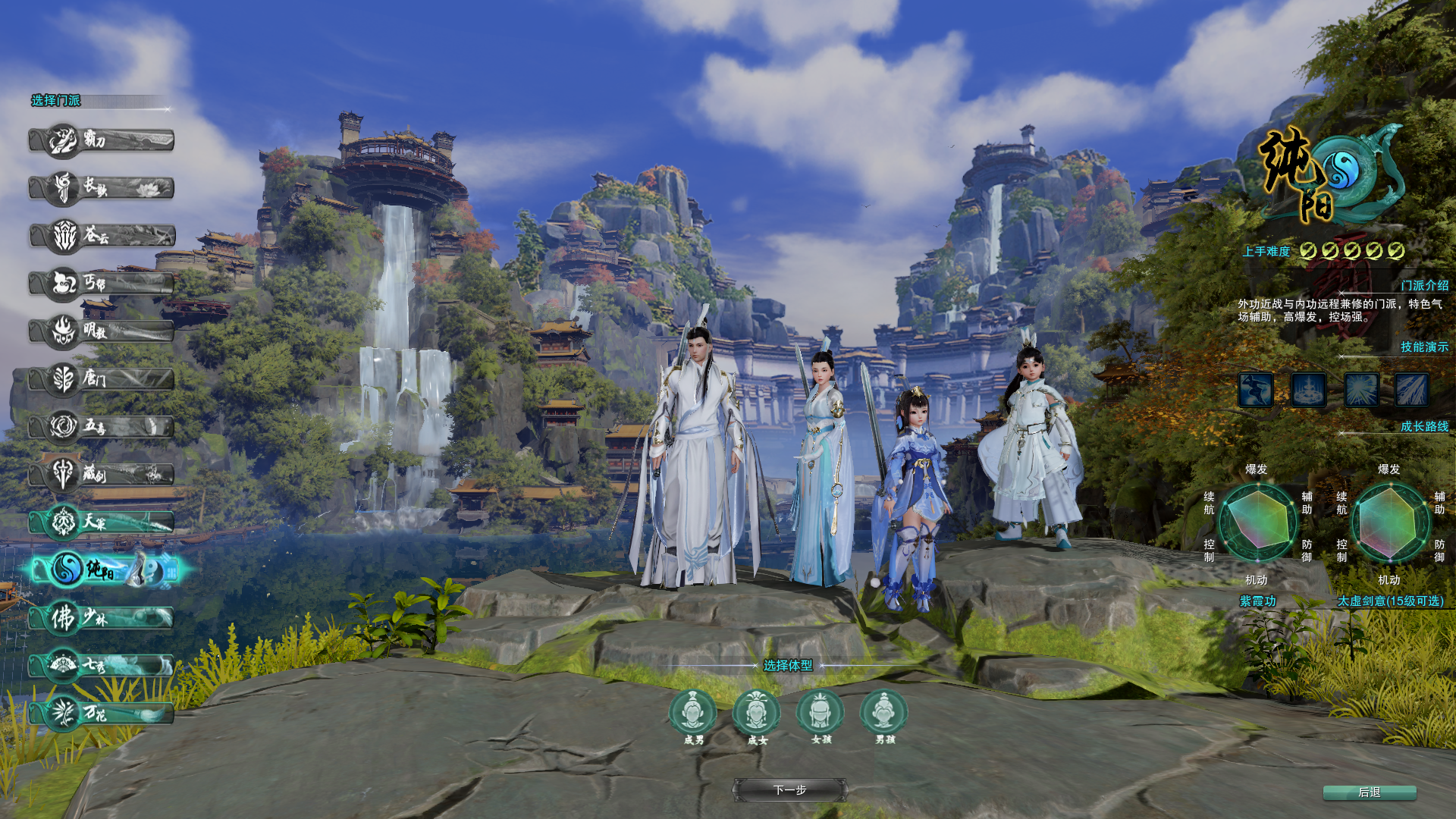Go back with the 后退 button
Image resolution: width=1456 pixels, height=819 pixels.
pos(1370,792)
